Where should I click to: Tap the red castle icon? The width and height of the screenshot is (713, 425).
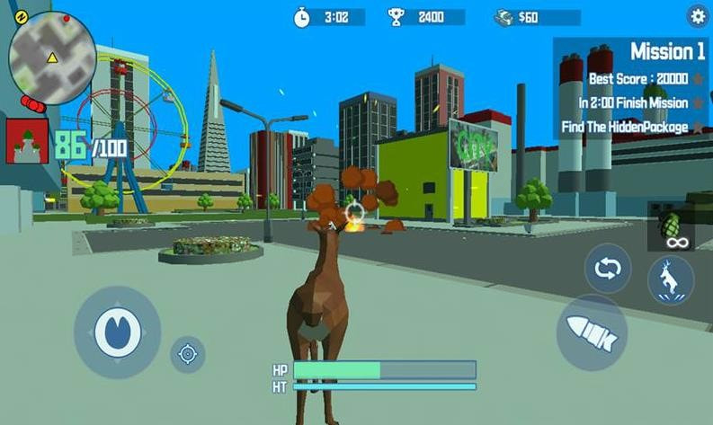point(27,140)
